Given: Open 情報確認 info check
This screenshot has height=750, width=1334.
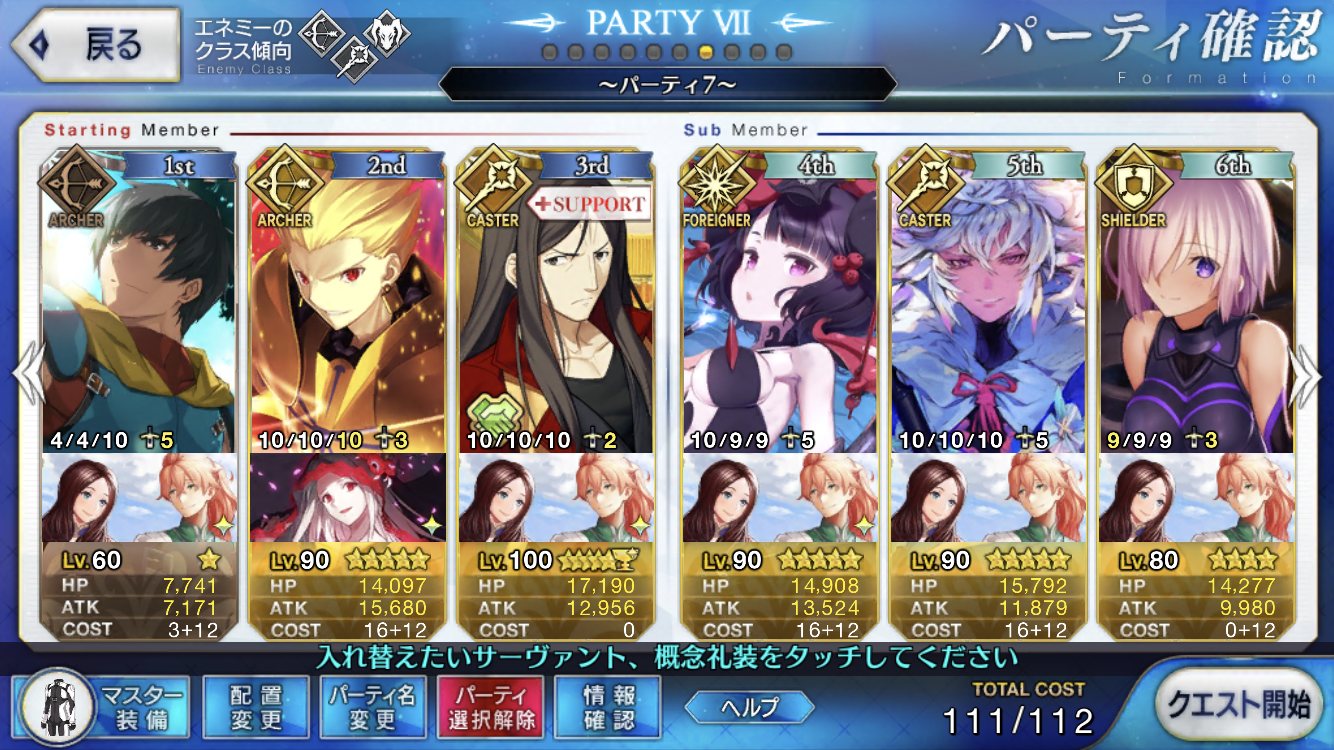Looking at the screenshot, I should (608, 707).
